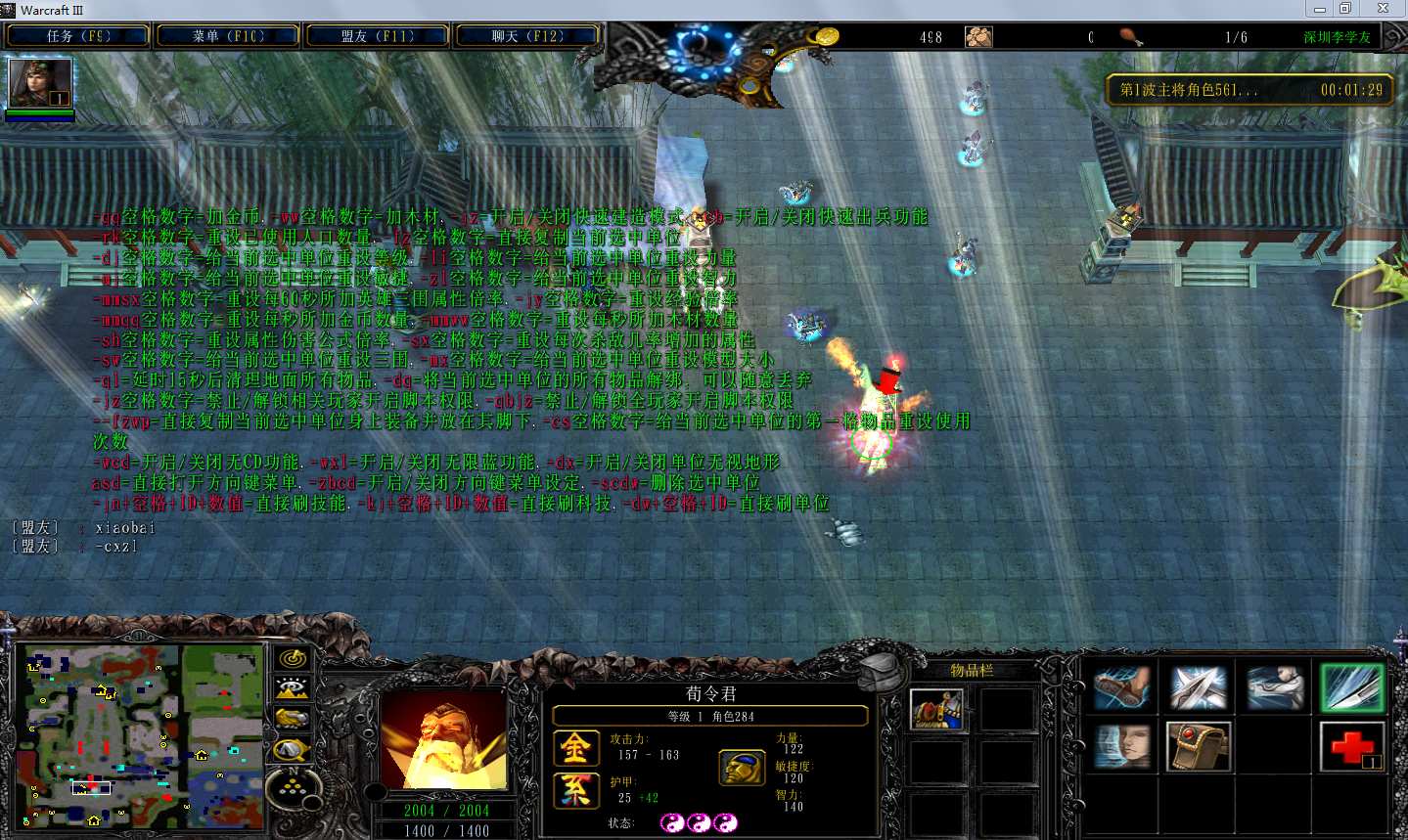This screenshot has height=840, width=1408.
Task: Choose the lunging swordsman command icon
Action: [1274, 687]
